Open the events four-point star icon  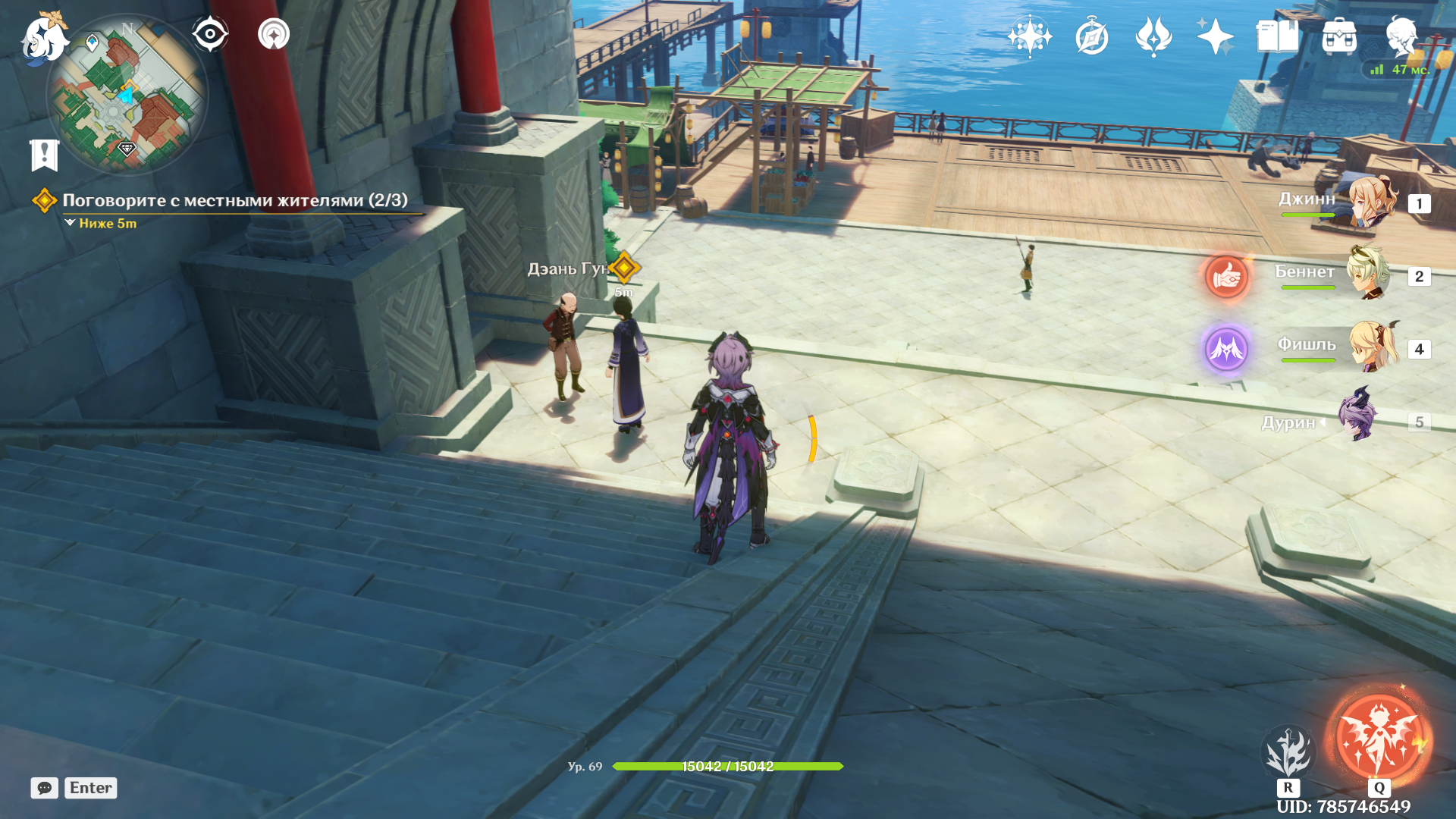click(1214, 36)
